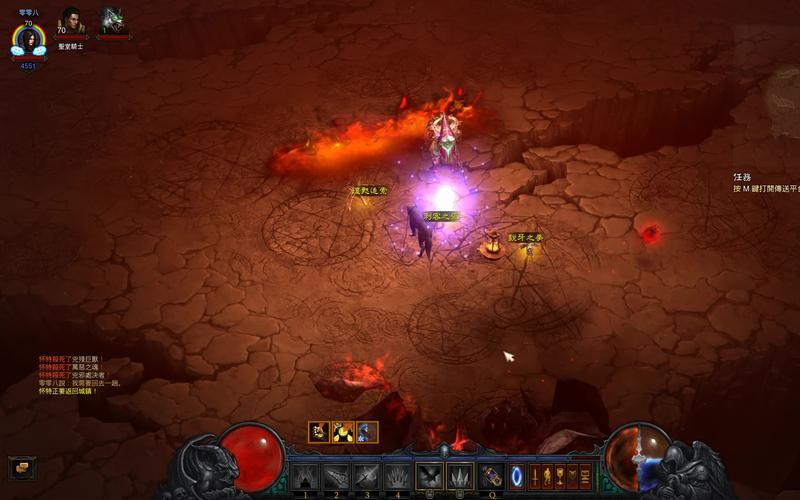Select the wolf companion portrait

[111, 20]
